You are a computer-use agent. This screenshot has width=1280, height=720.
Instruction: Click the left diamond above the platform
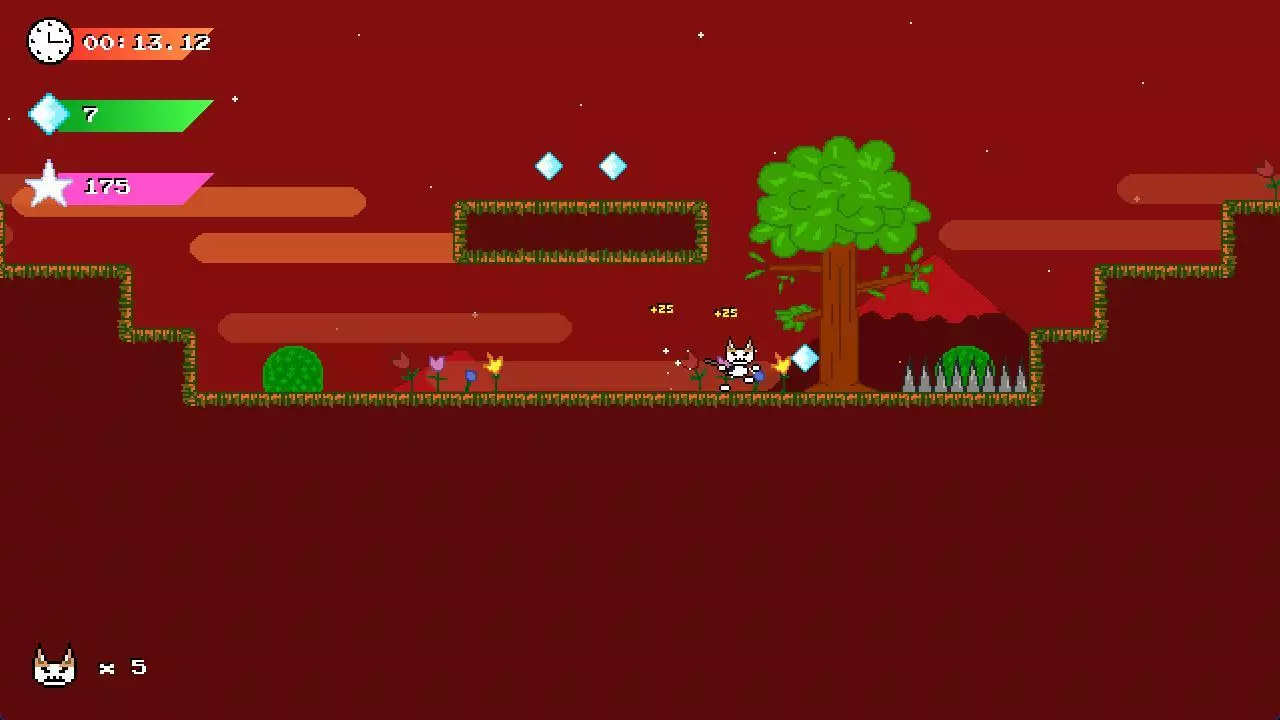pos(549,165)
